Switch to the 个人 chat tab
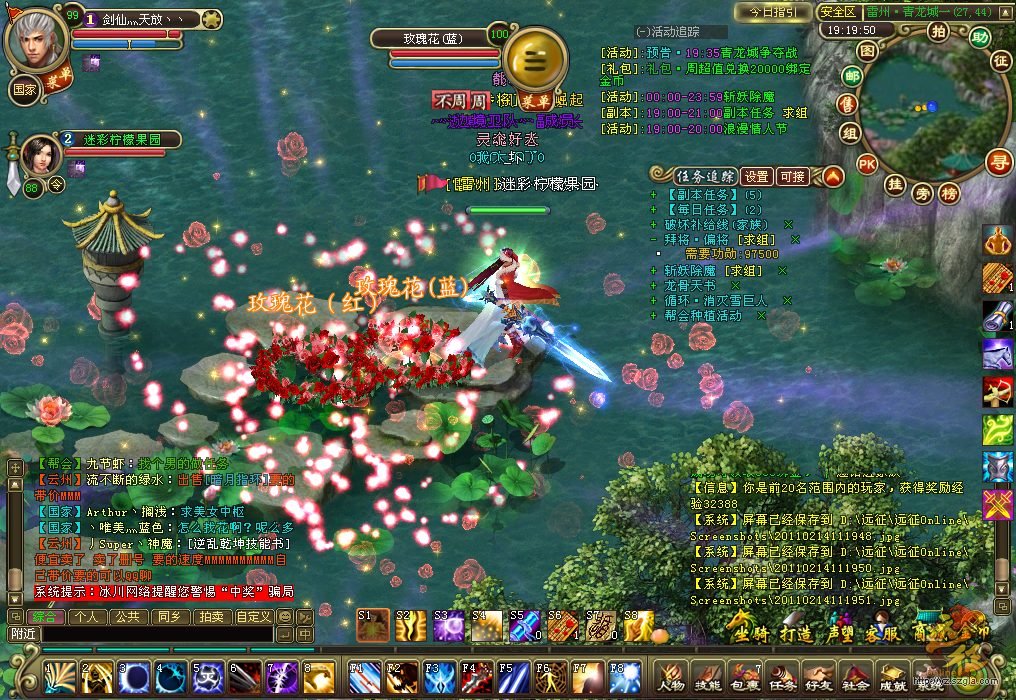 click(87, 617)
